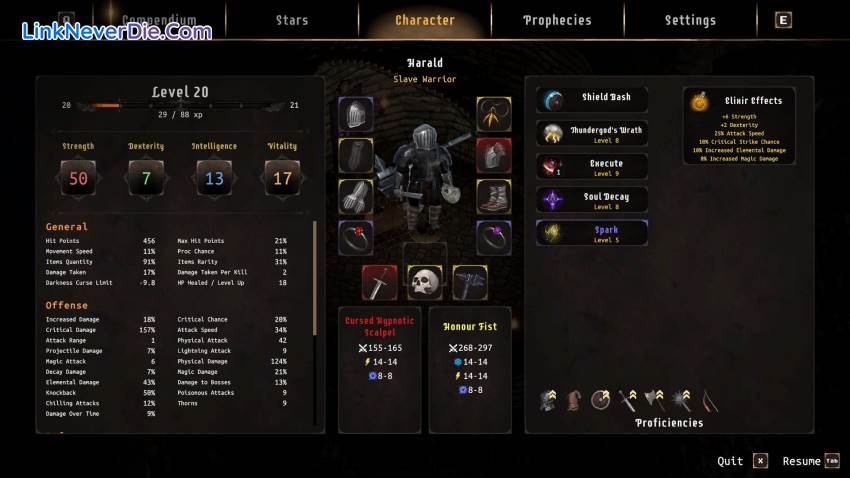Select the Thundergod's Wrath skill

[x=592, y=133]
